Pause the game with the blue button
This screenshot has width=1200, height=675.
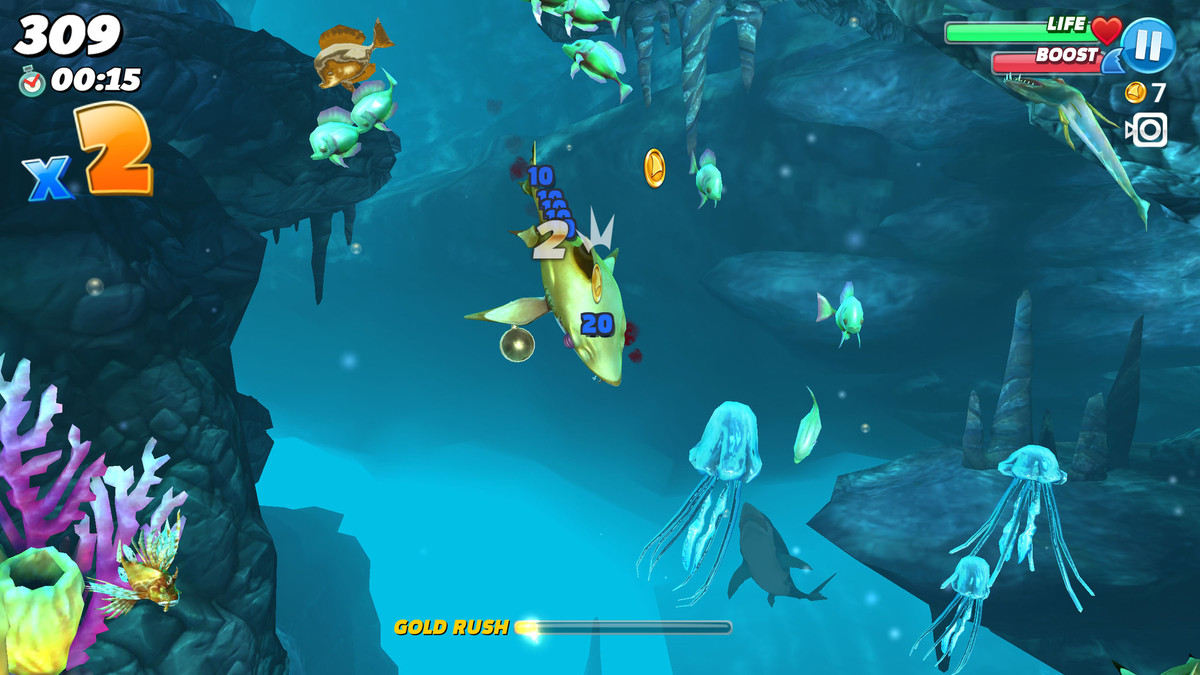click(x=1147, y=45)
